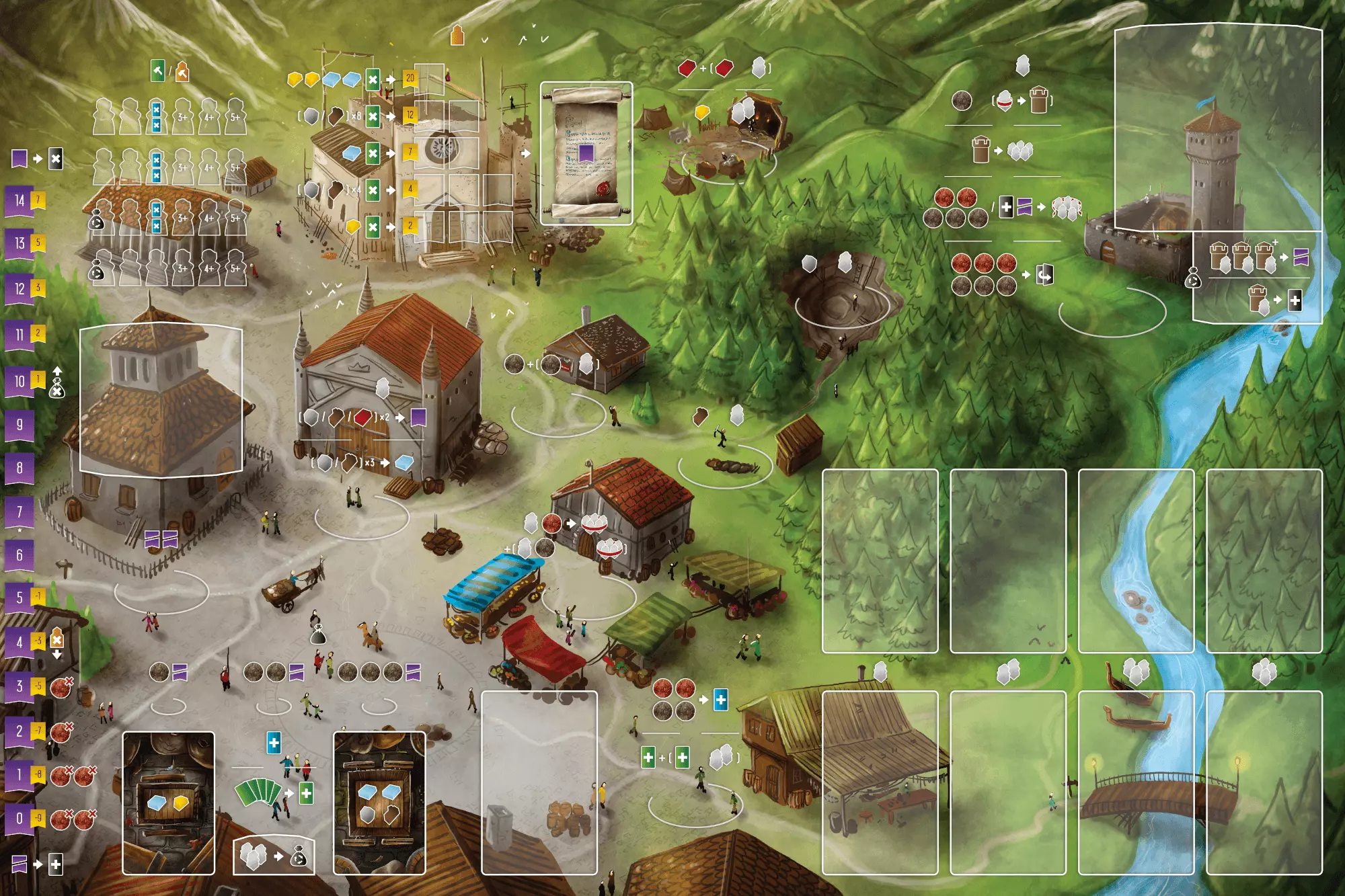Select the framed round tower building card

point(161,400)
